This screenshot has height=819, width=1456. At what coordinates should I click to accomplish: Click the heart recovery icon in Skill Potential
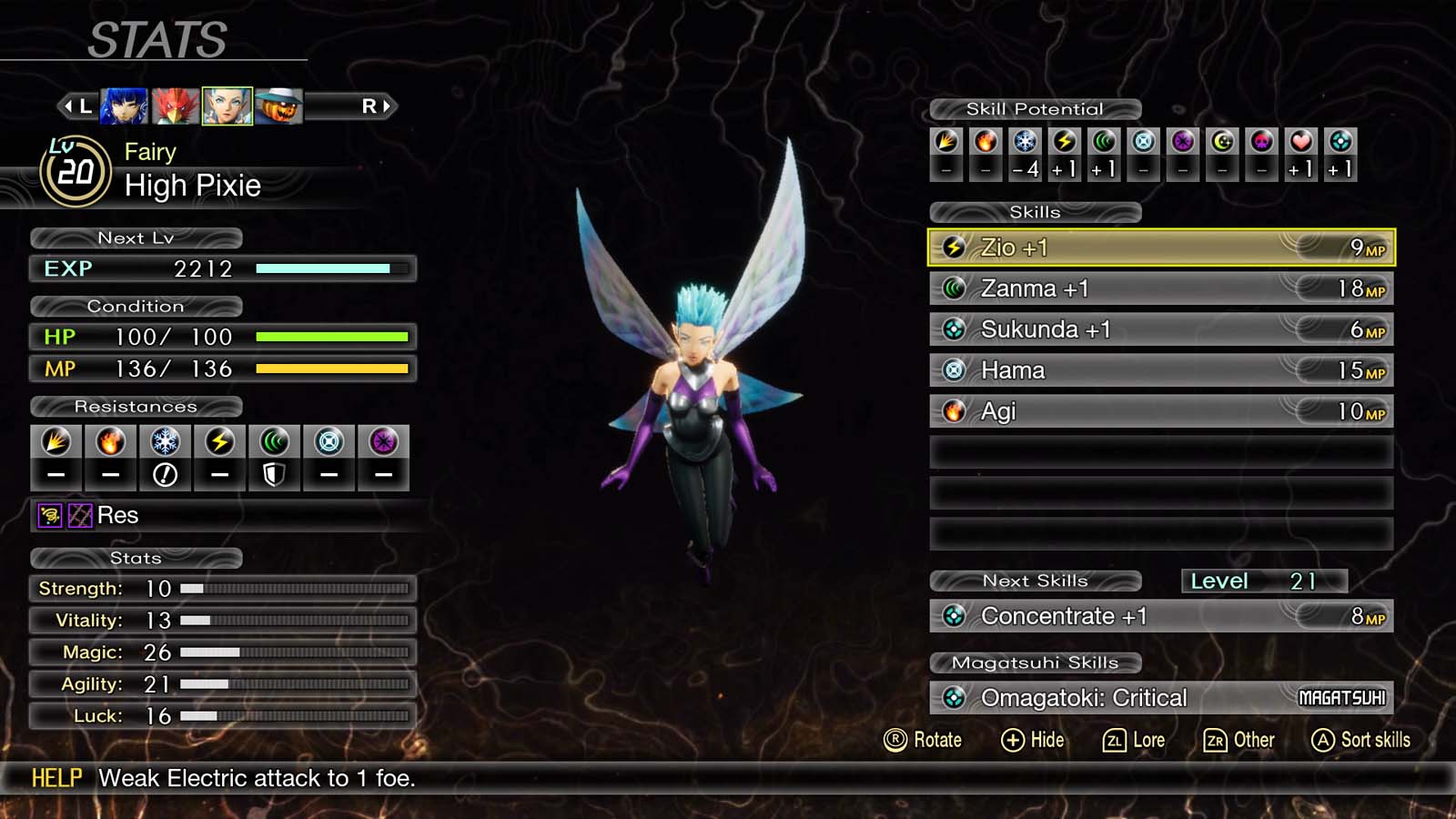(1299, 142)
